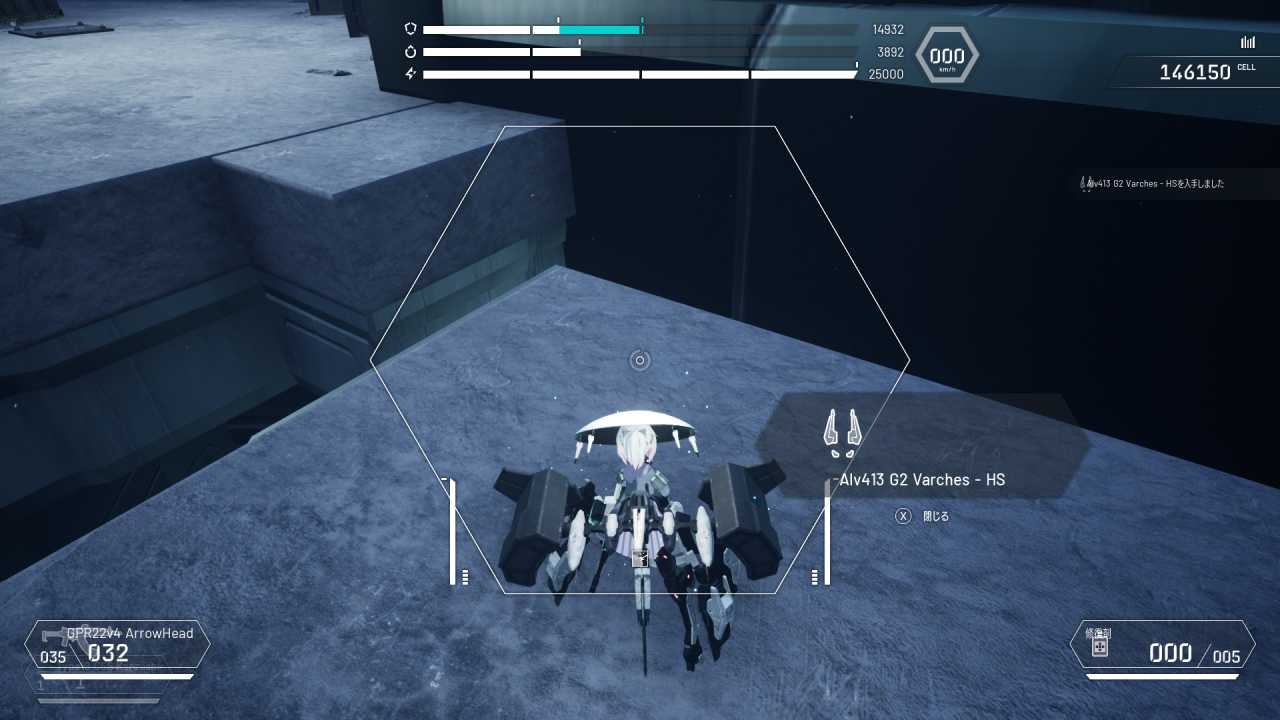The image size is (1280, 720).
Task: Select the repair kit item slot
Action: [1162, 645]
